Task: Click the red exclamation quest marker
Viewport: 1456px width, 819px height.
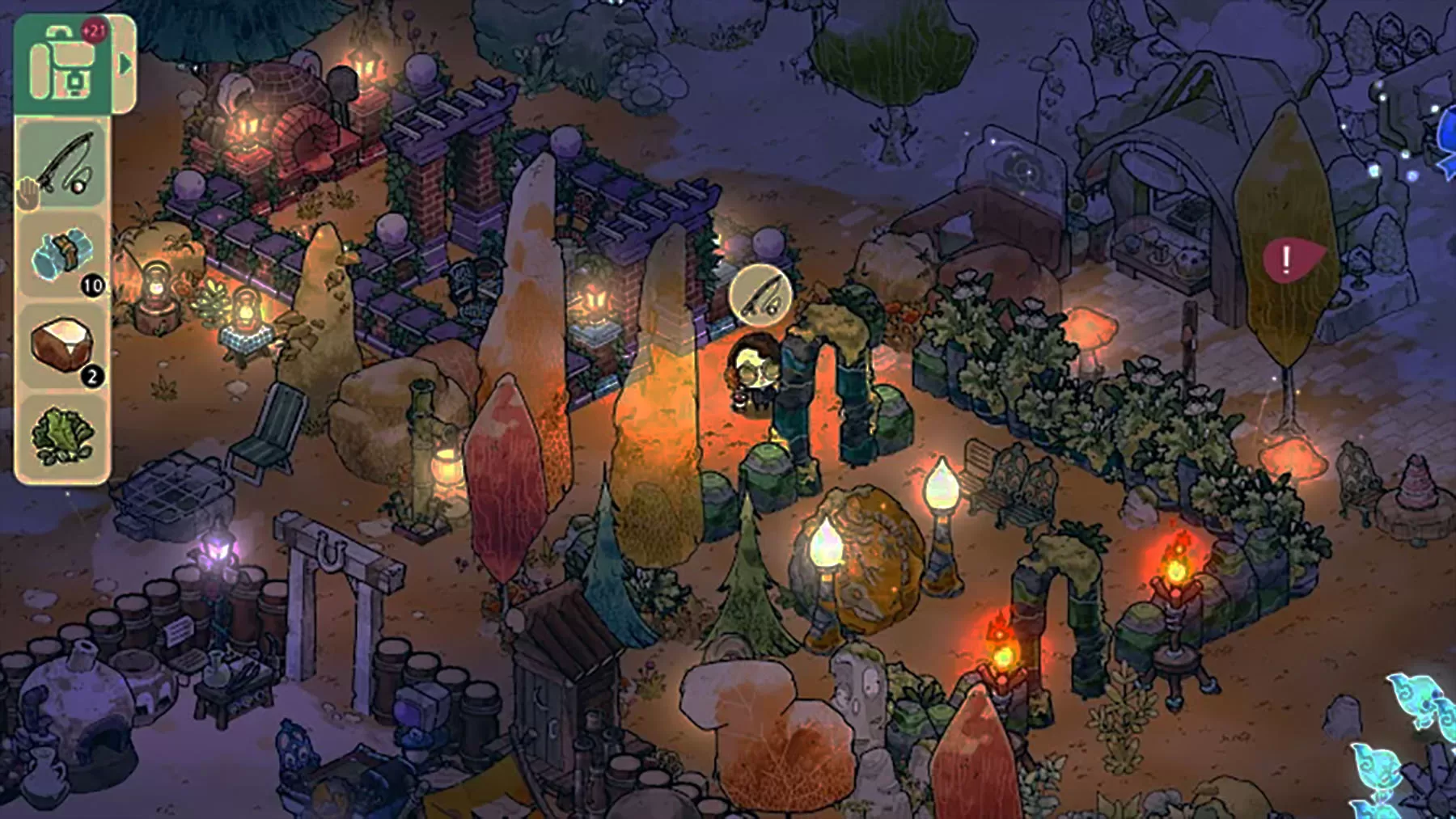Action: 1289,260
